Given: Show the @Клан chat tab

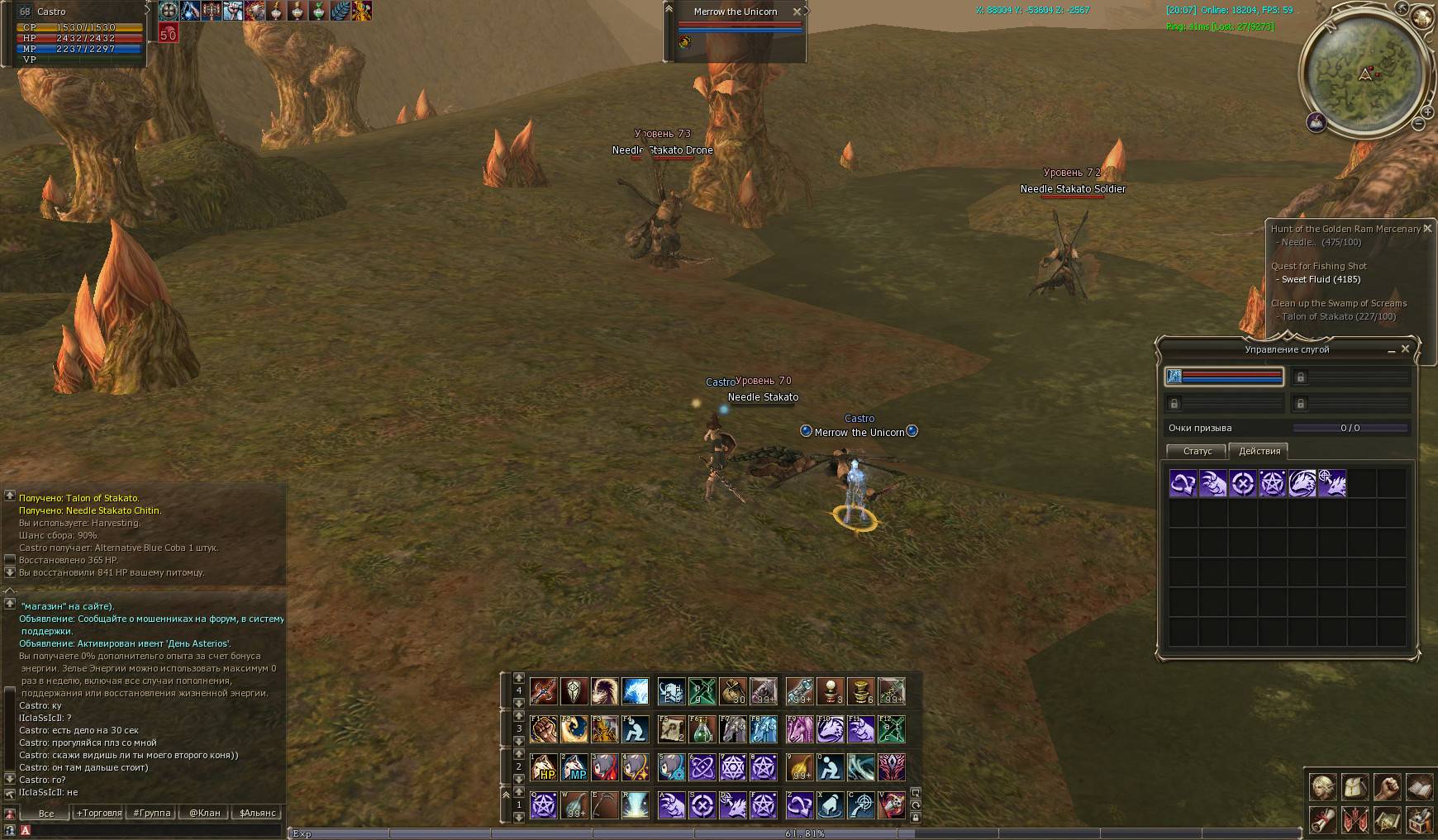Looking at the screenshot, I should tap(204, 813).
